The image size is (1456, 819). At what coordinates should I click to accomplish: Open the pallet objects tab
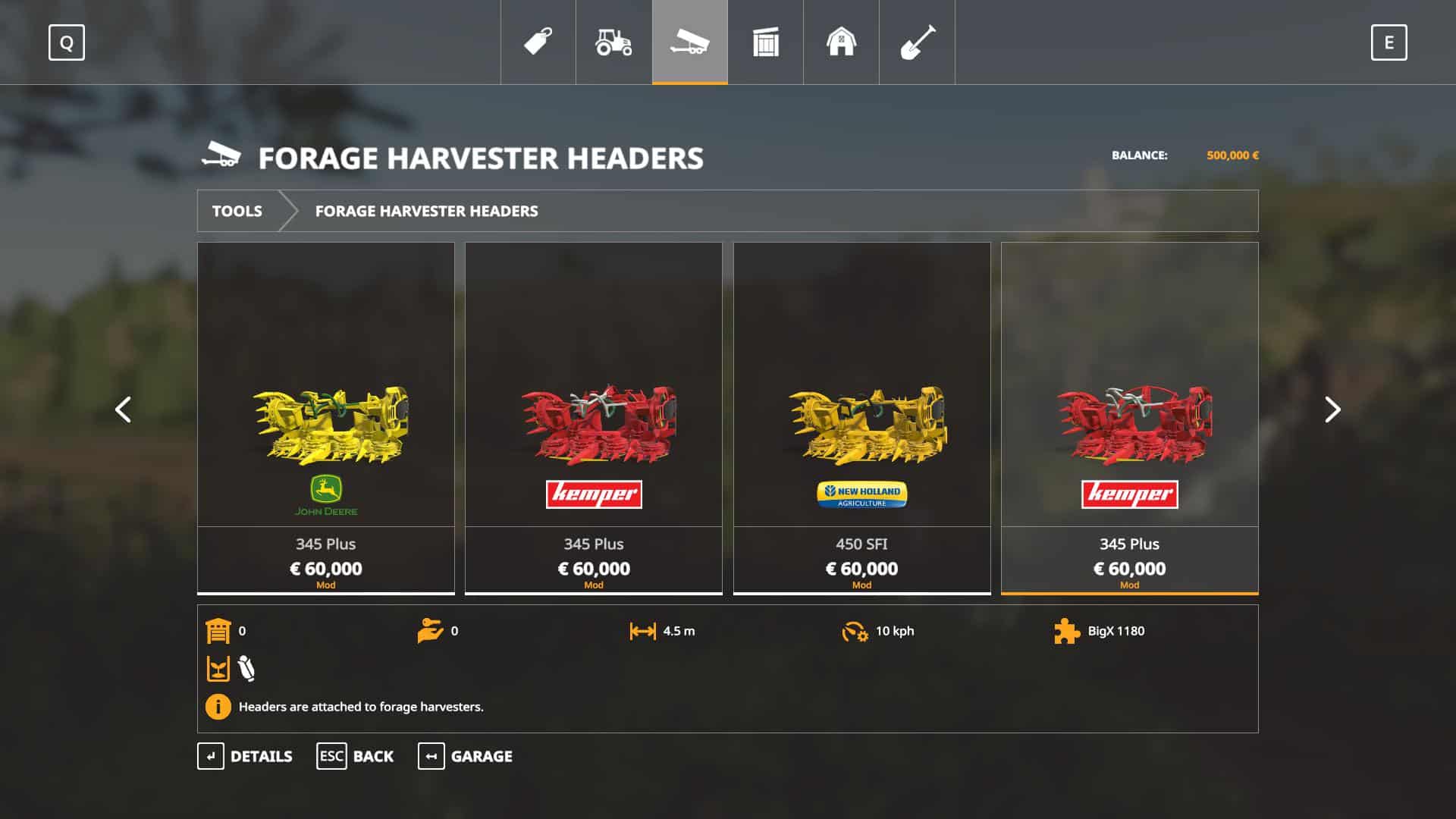[x=765, y=42]
